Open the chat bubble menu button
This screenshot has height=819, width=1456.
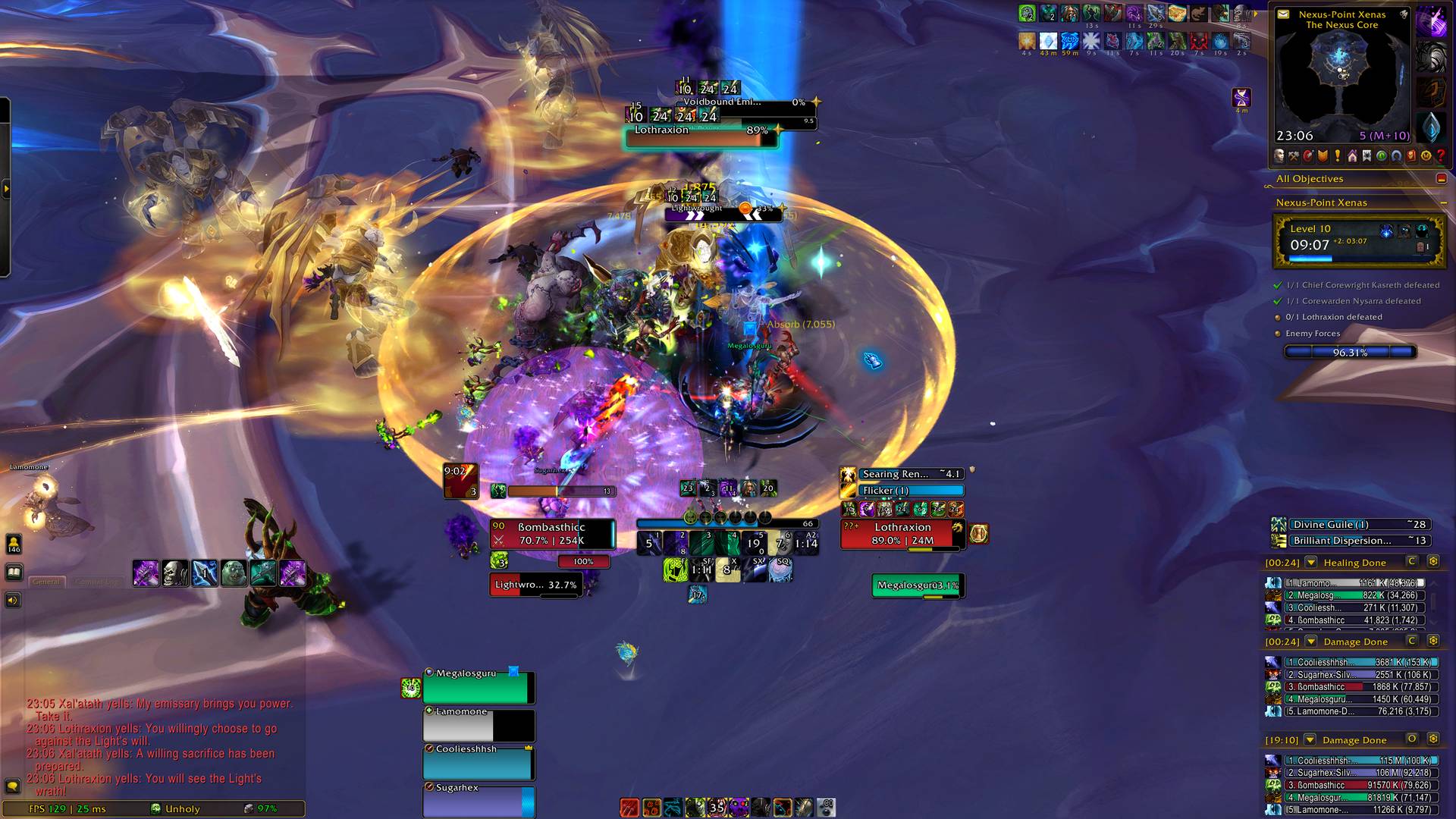[13, 786]
